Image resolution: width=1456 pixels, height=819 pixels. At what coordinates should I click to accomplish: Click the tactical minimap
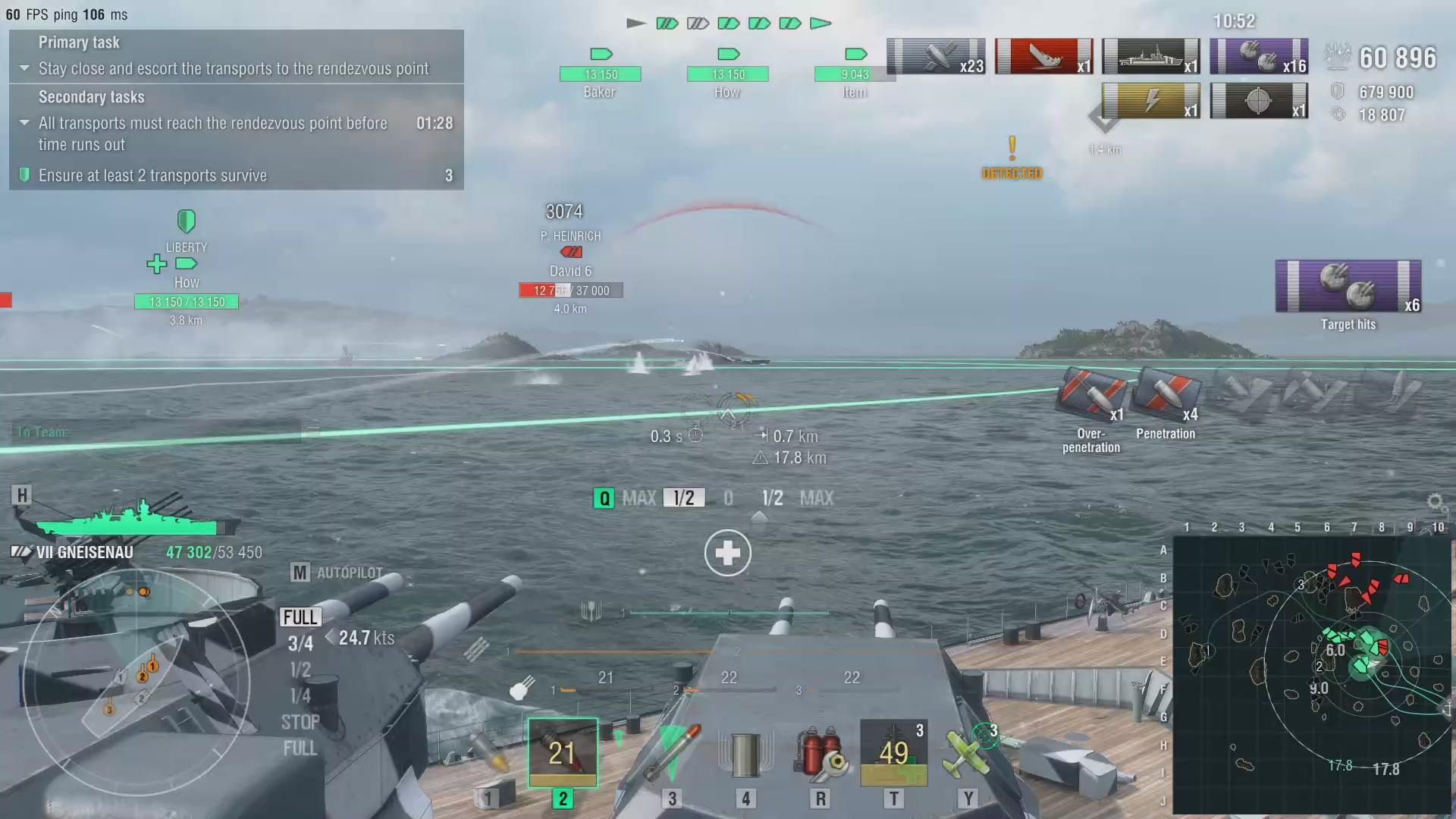tap(1310, 675)
